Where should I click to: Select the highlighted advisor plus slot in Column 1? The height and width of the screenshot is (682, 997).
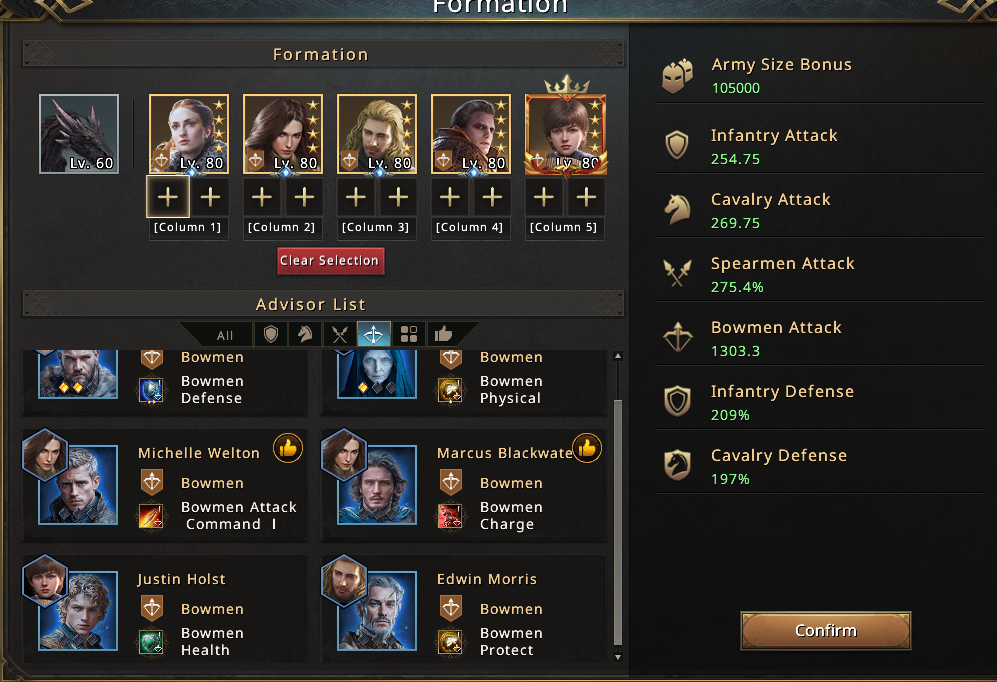coord(168,197)
